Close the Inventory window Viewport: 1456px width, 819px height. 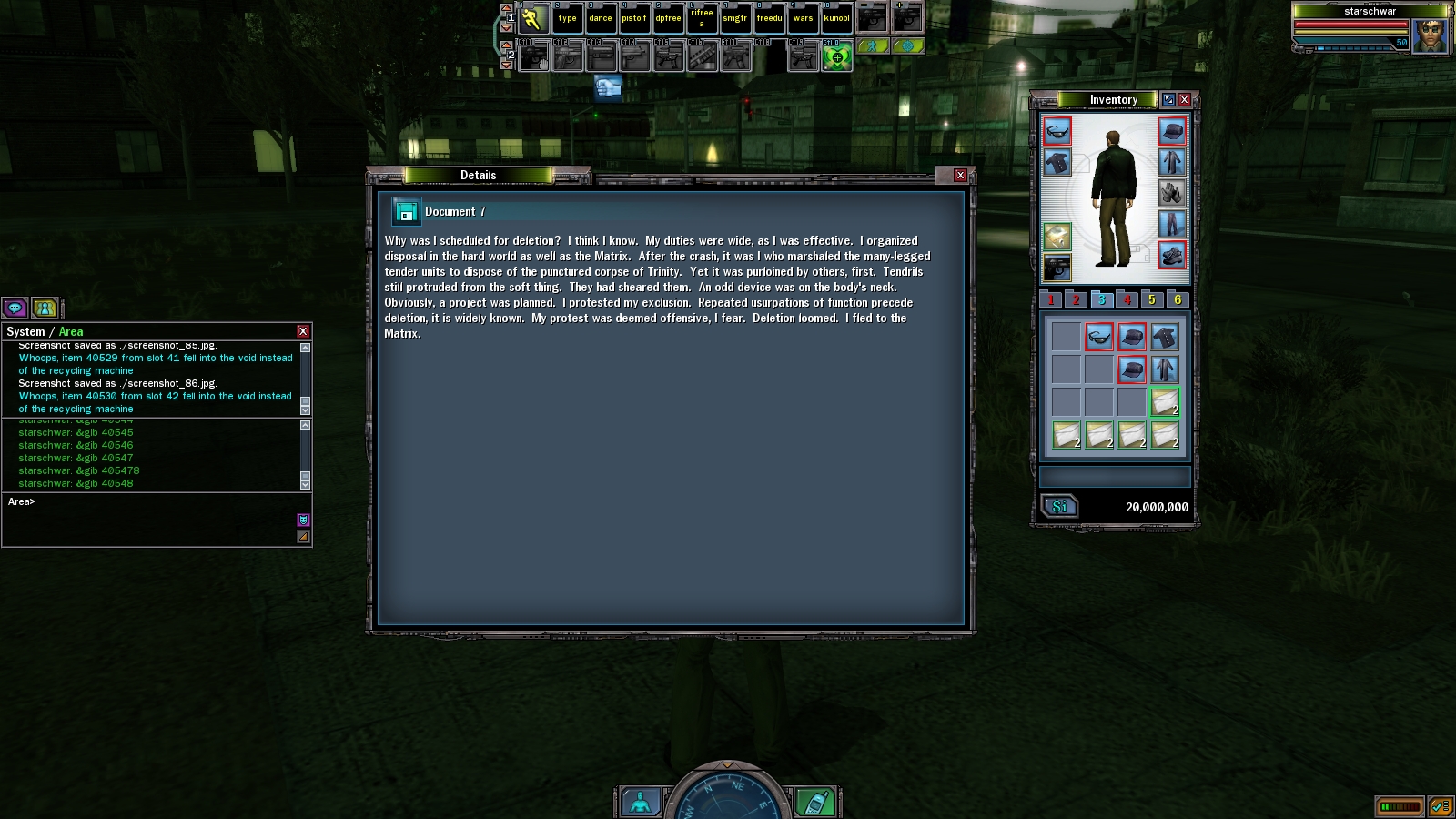tap(1184, 99)
